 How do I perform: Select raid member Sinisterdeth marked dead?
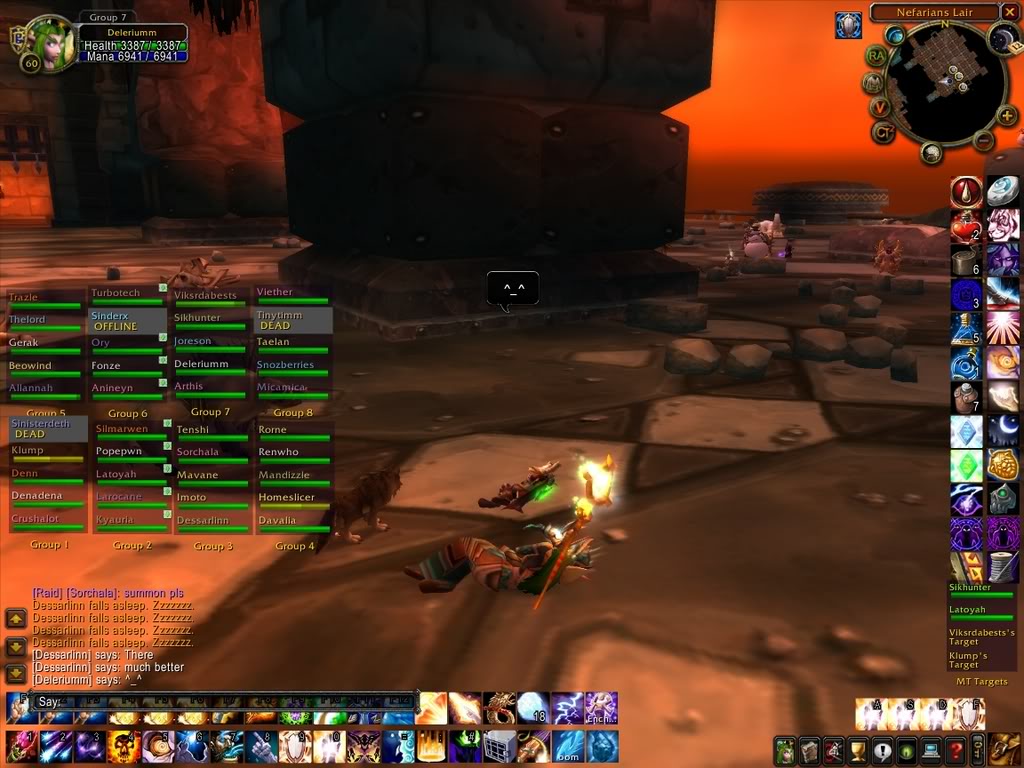point(47,428)
